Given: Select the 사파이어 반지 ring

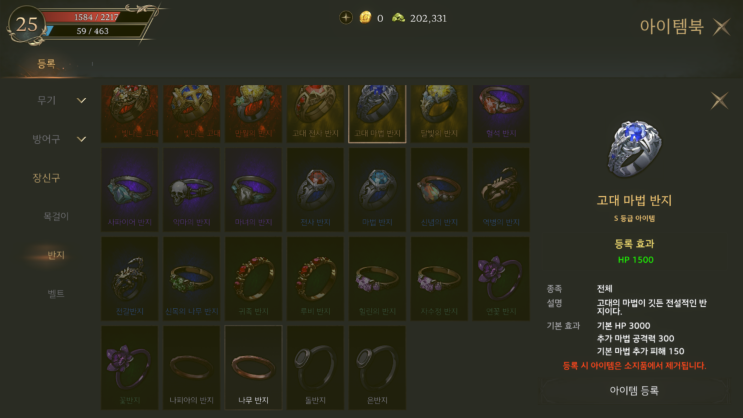Looking at the screenshot, I should pos(130,190).
